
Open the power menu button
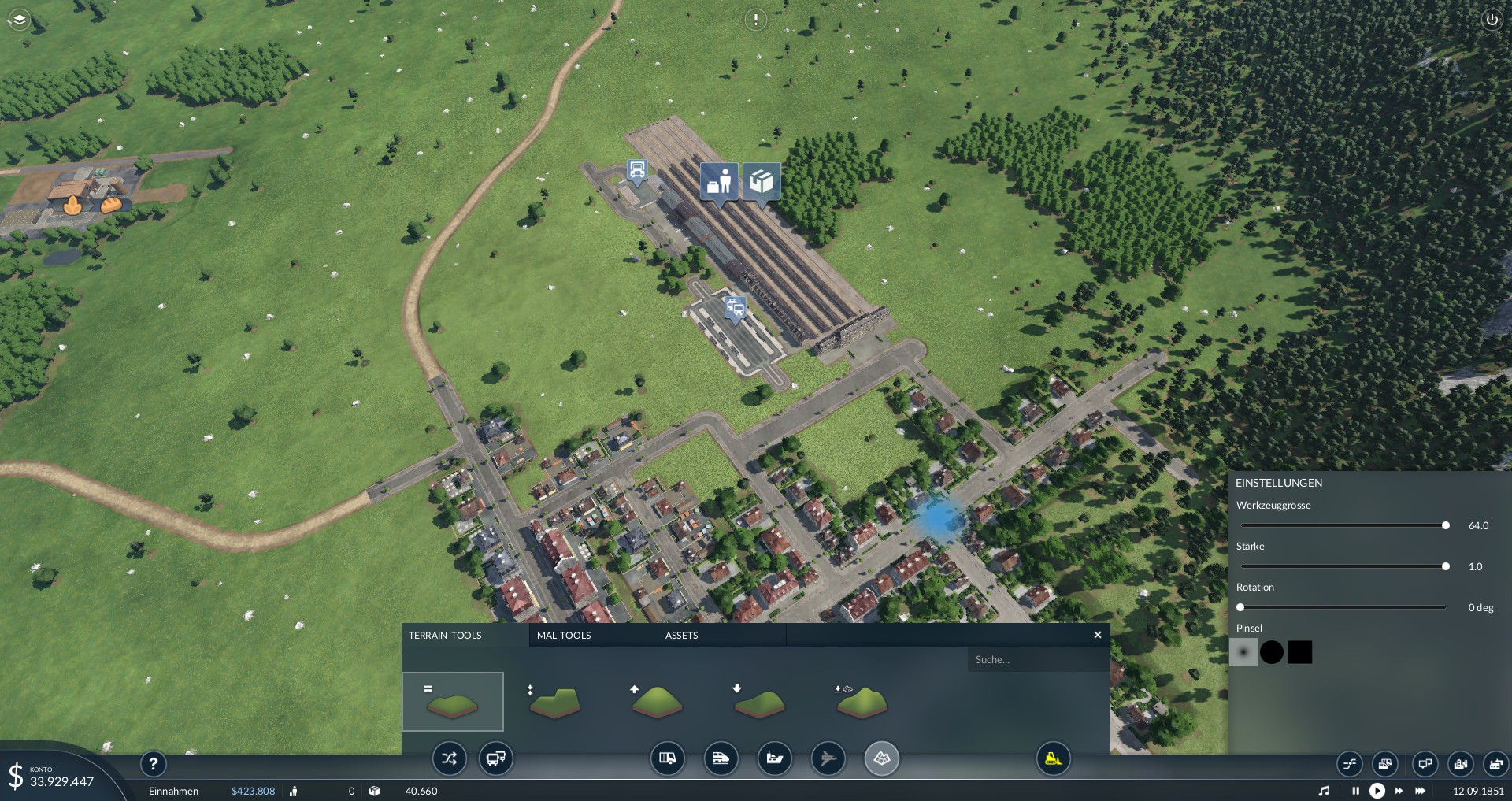(1492, 20)
